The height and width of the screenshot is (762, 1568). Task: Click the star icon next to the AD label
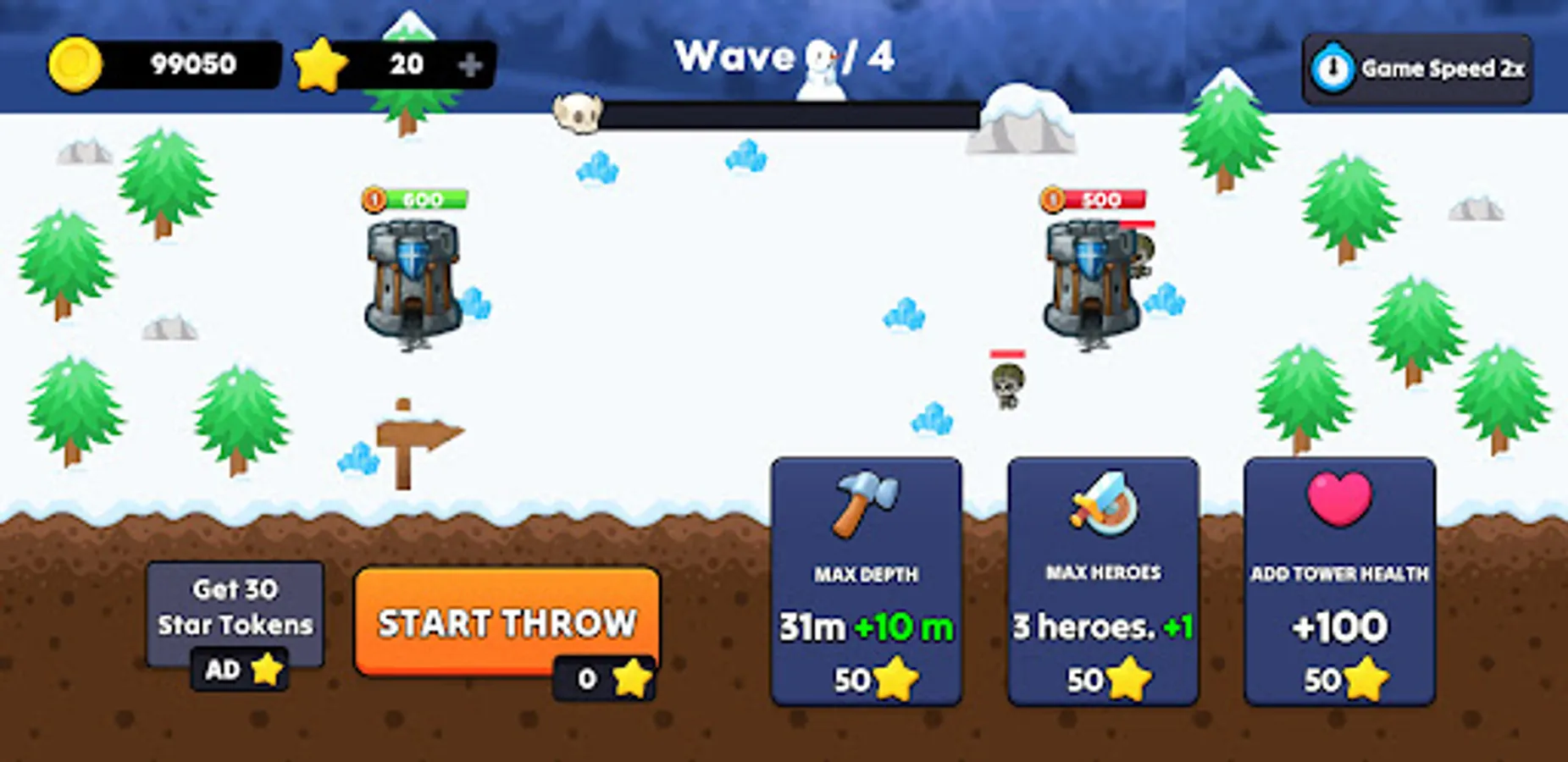click(268, 669)
